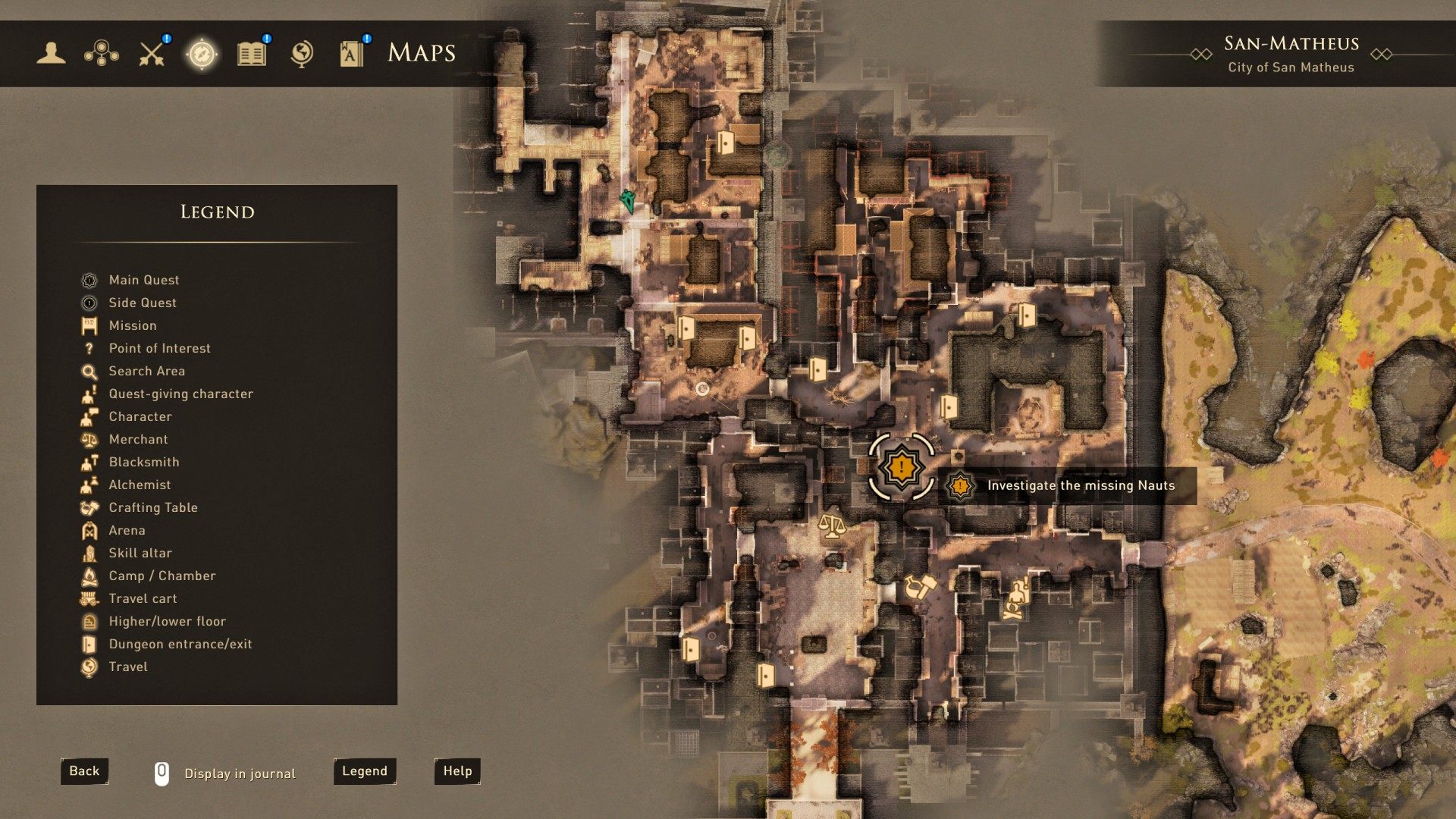Open the journal open-book tab
Screen dimensions: 1456x819
coord(252,54)
